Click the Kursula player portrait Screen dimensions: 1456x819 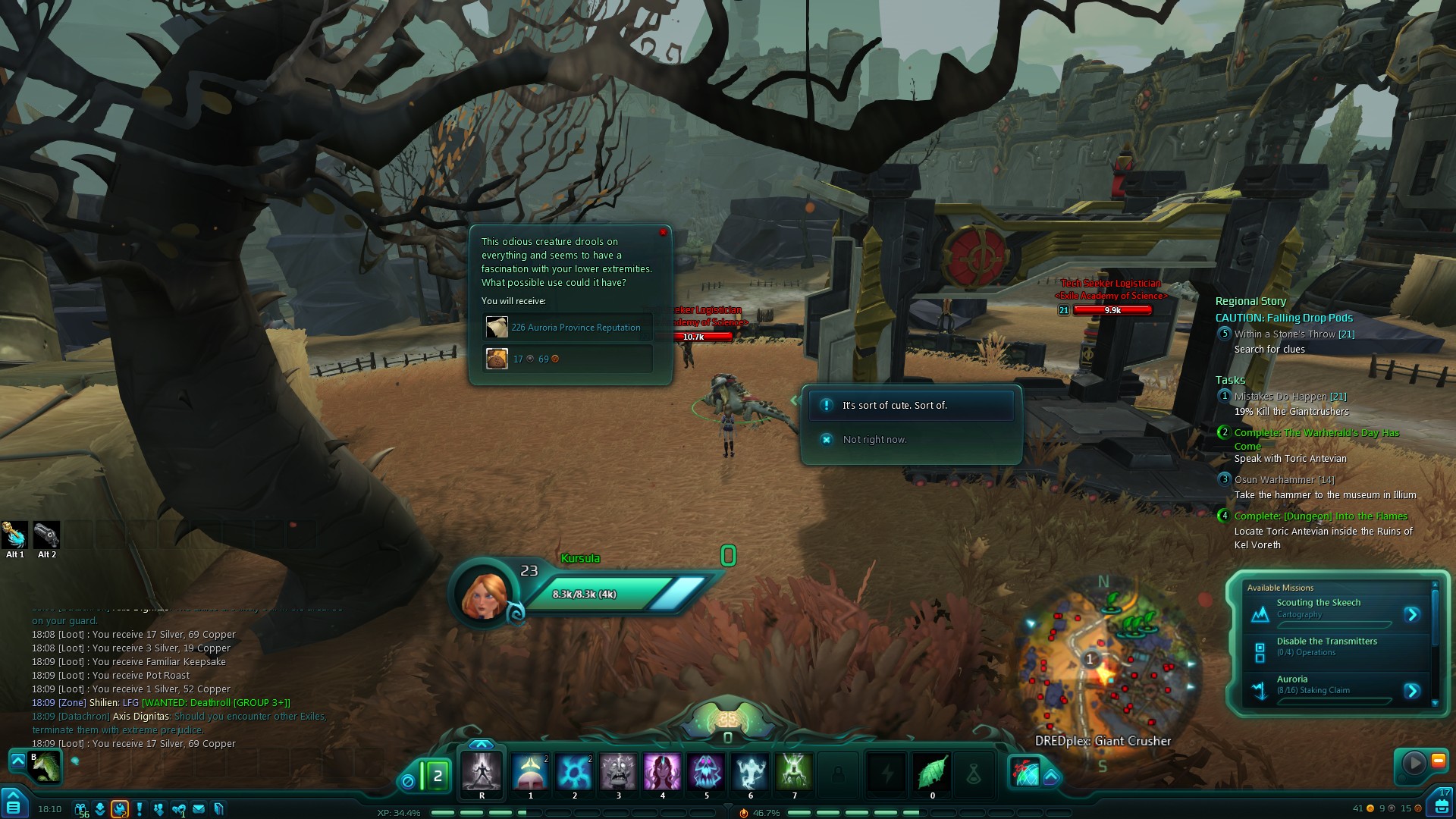pos(485,593)
